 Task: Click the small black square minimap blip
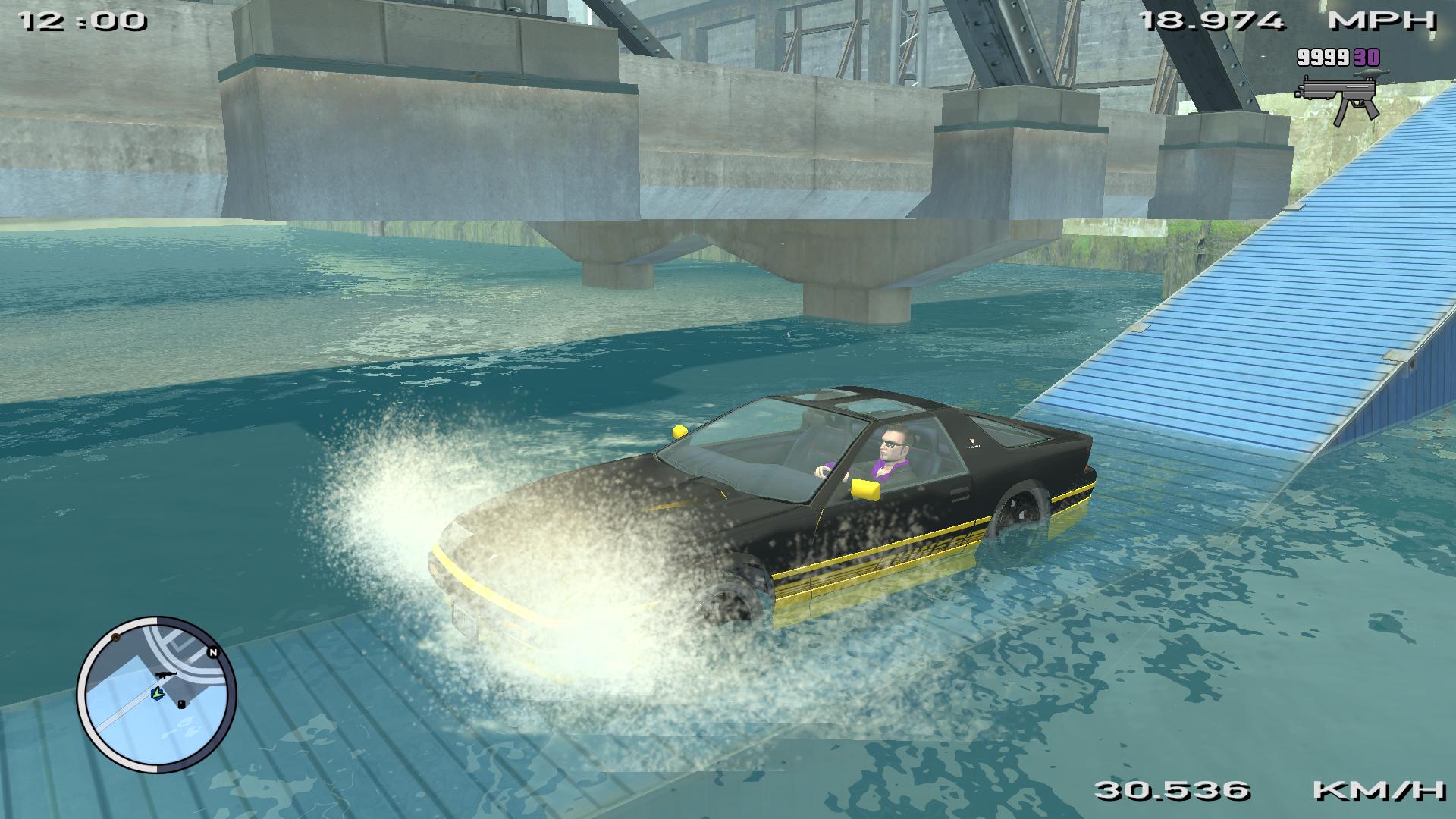point(181,704)
